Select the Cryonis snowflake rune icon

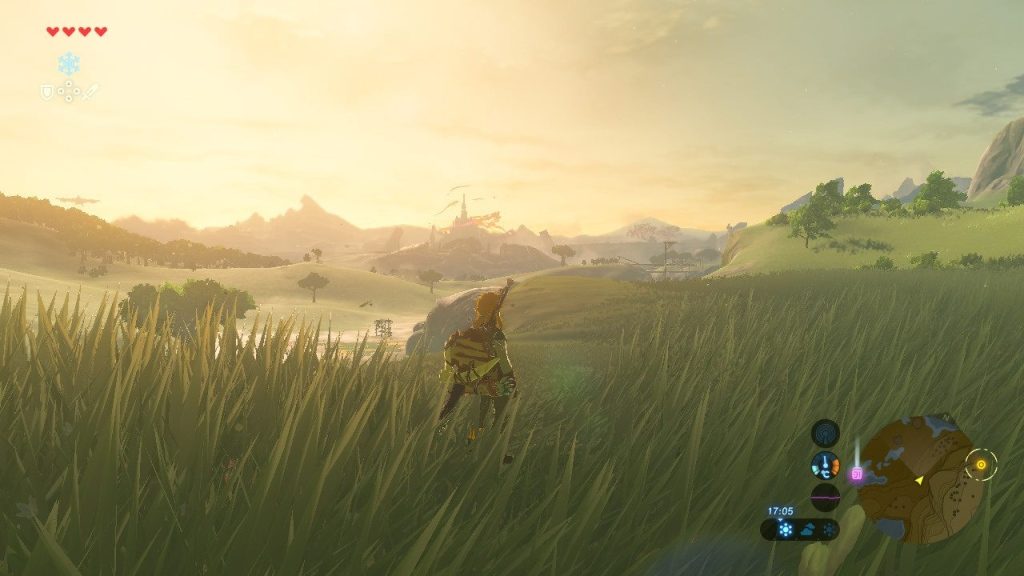pyautogui.click(x=68, y=65)
